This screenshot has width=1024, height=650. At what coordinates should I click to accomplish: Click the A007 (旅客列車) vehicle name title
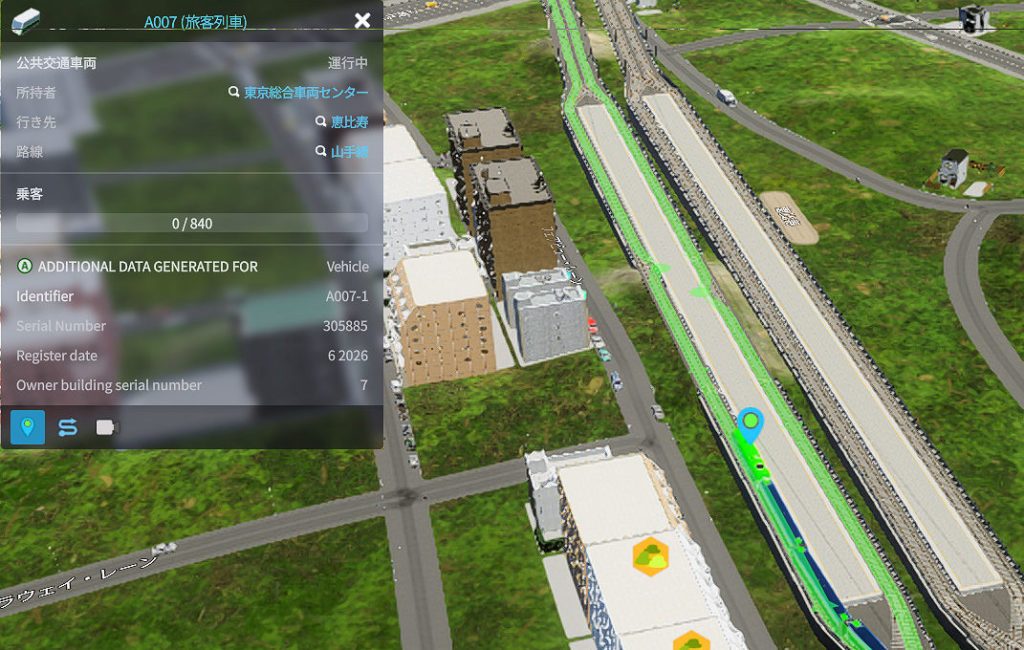click(195, 21)
